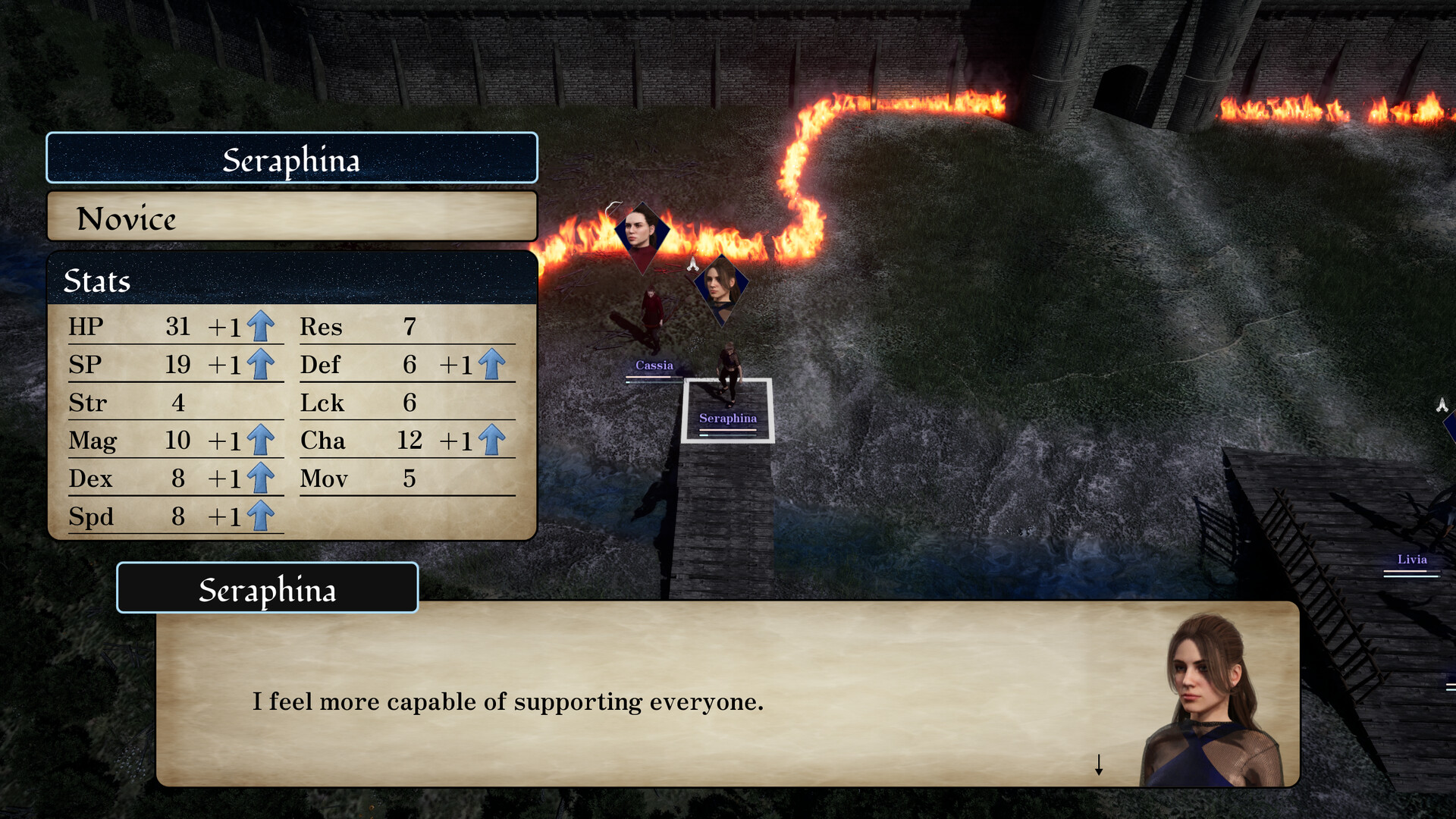This screenshot has height=819, width=1456.
Task: Click the Cassia name label on the map
Action: click(x=654, y=365)
